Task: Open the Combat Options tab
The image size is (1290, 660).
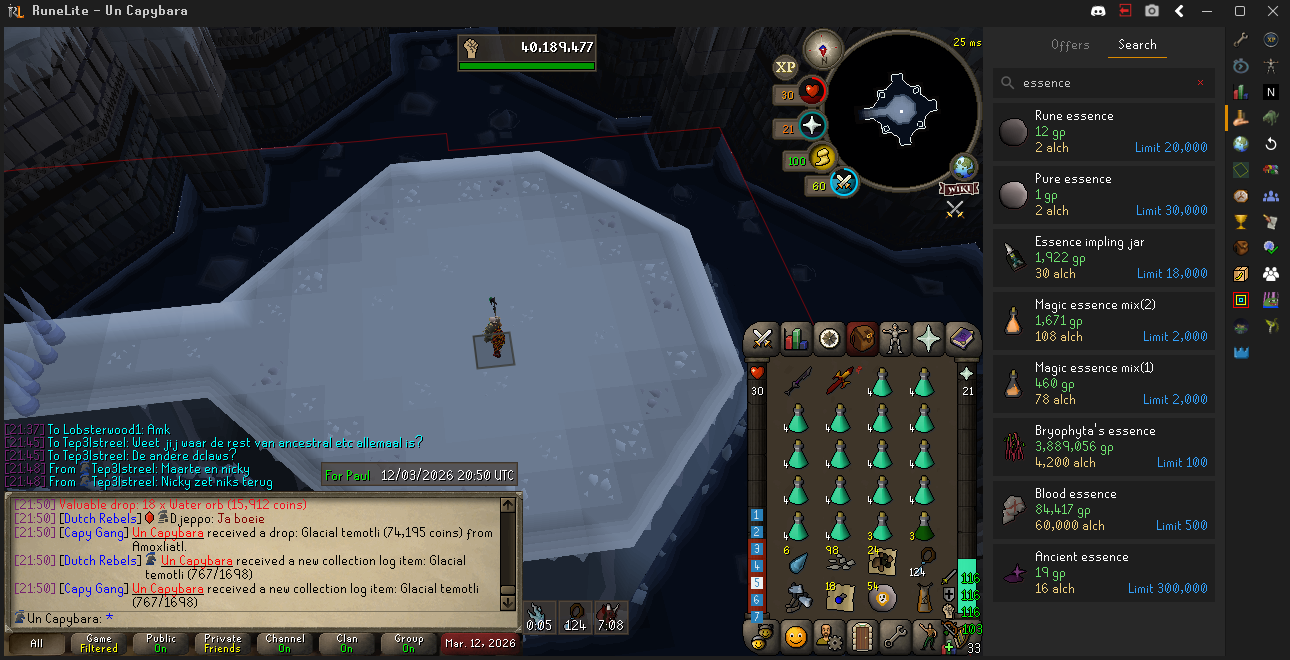Action: tap(763, 339)
